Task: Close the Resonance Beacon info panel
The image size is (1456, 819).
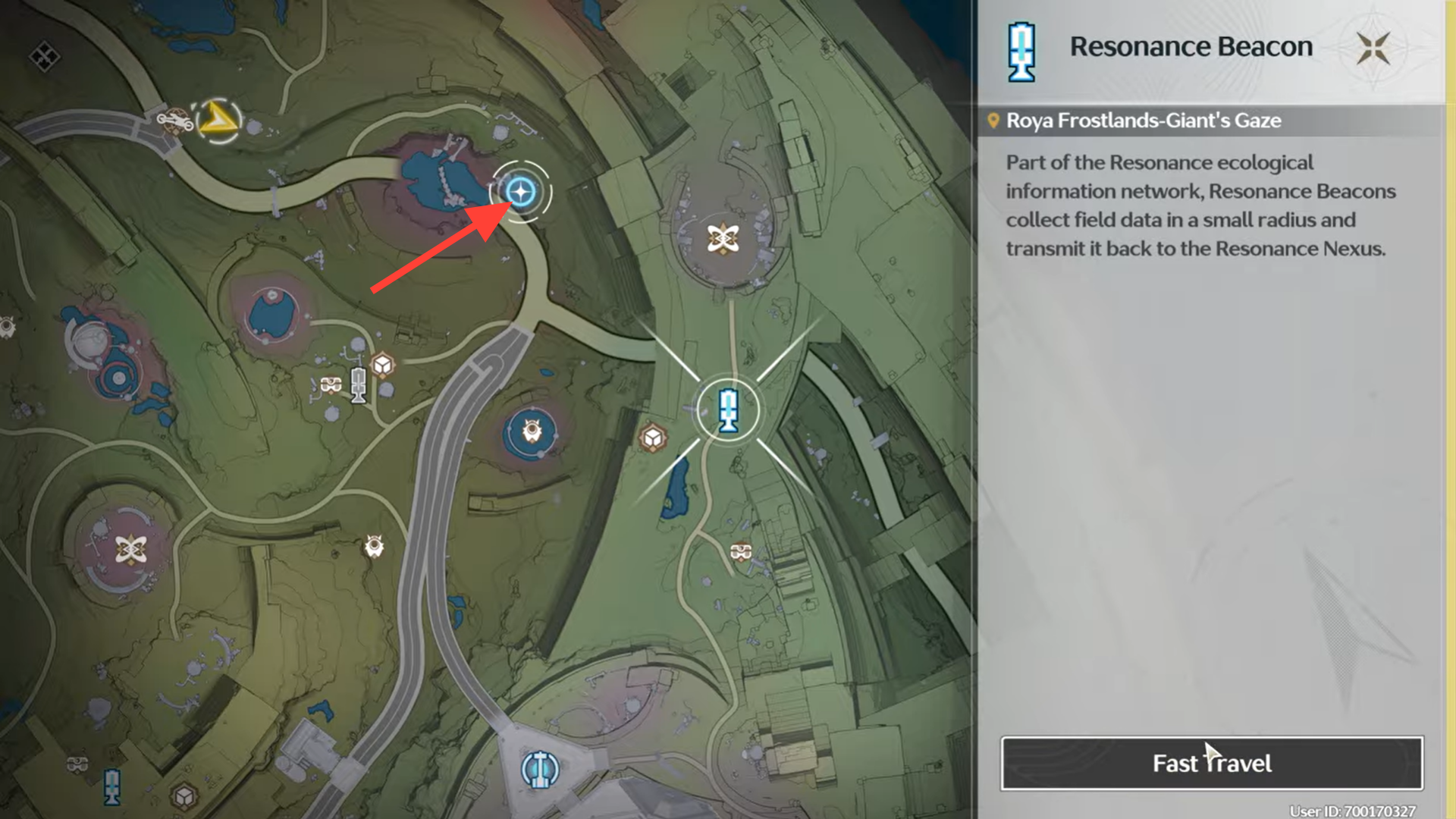Action: [1373, 49]
